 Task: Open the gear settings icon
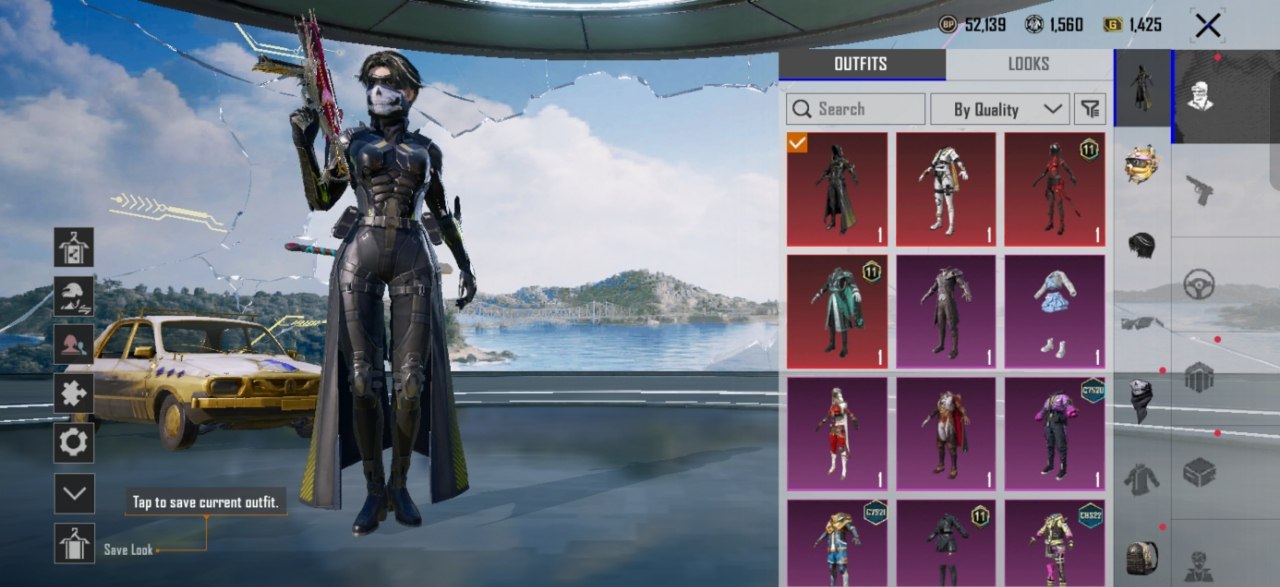pos(74,441)
